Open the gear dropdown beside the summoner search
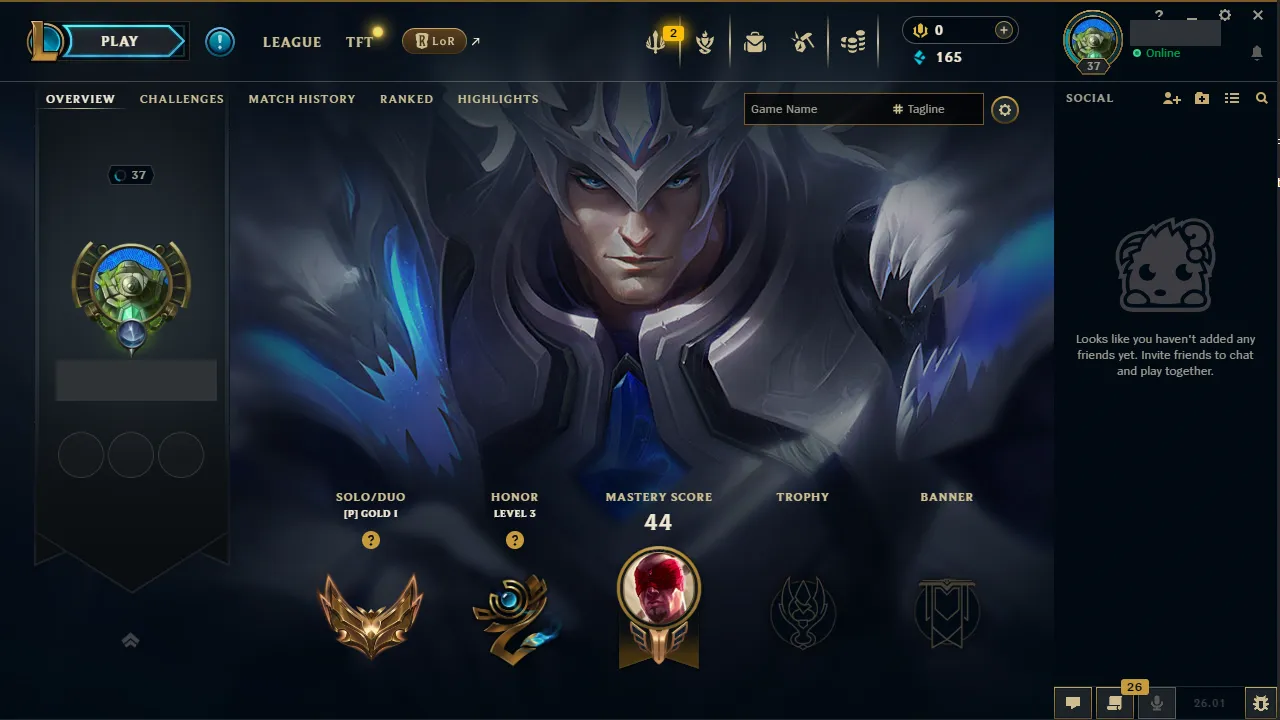1280x720 pixels. tap(1005, 110)
